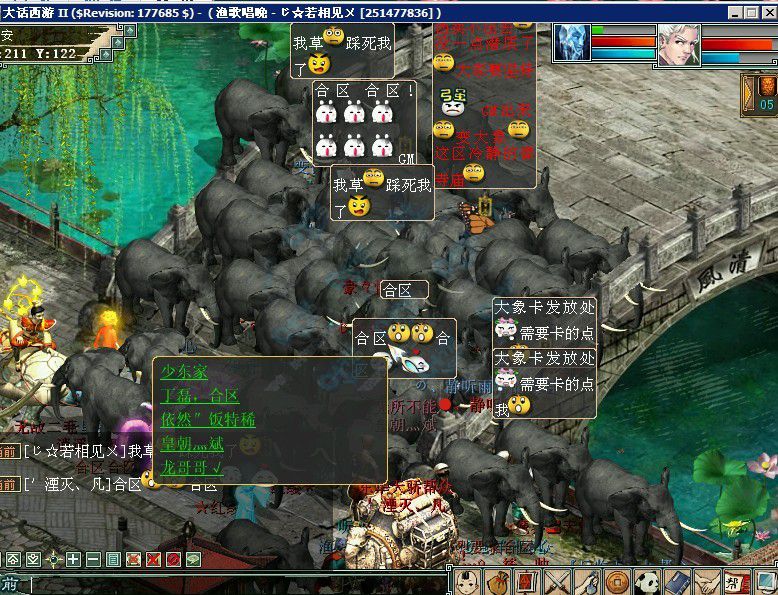The image size is (778, 595).
Task: Pick 依然"饭特稀 from the green list
Action: pos(208,419)
